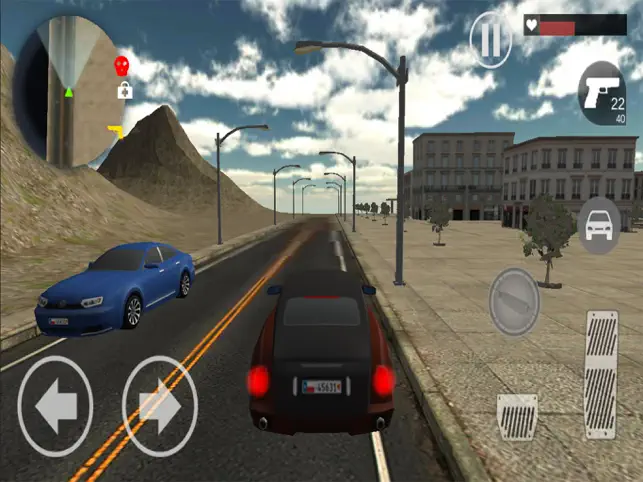Tap the white car icon button
This screenshot has height=482, width=643.
click(600, 225)
